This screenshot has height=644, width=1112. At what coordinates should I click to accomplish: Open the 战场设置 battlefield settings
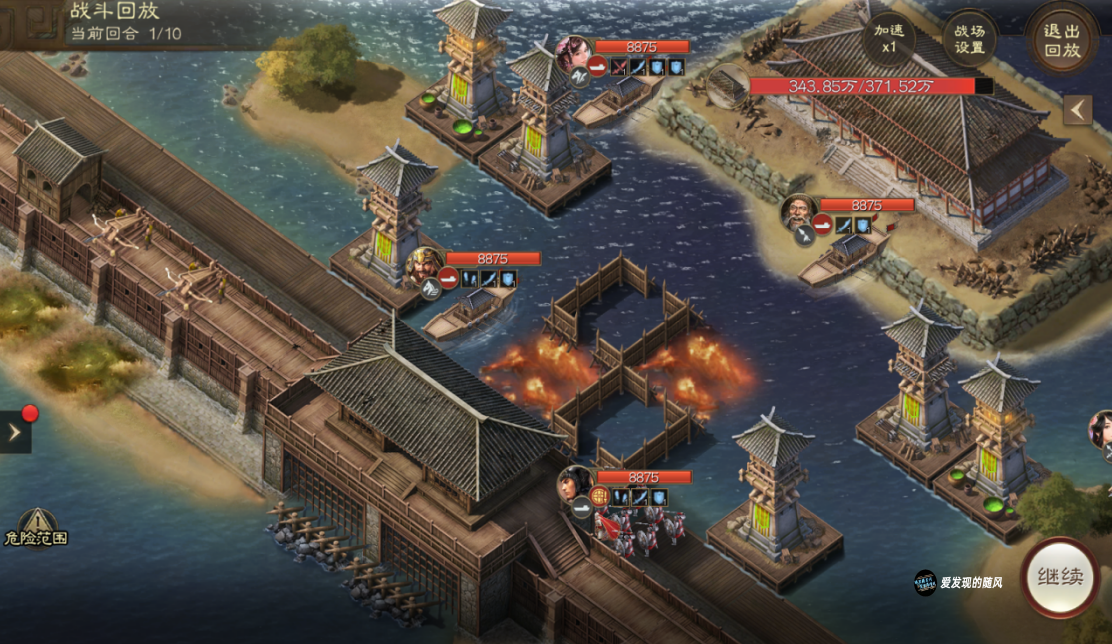click(x=969, y=40)
